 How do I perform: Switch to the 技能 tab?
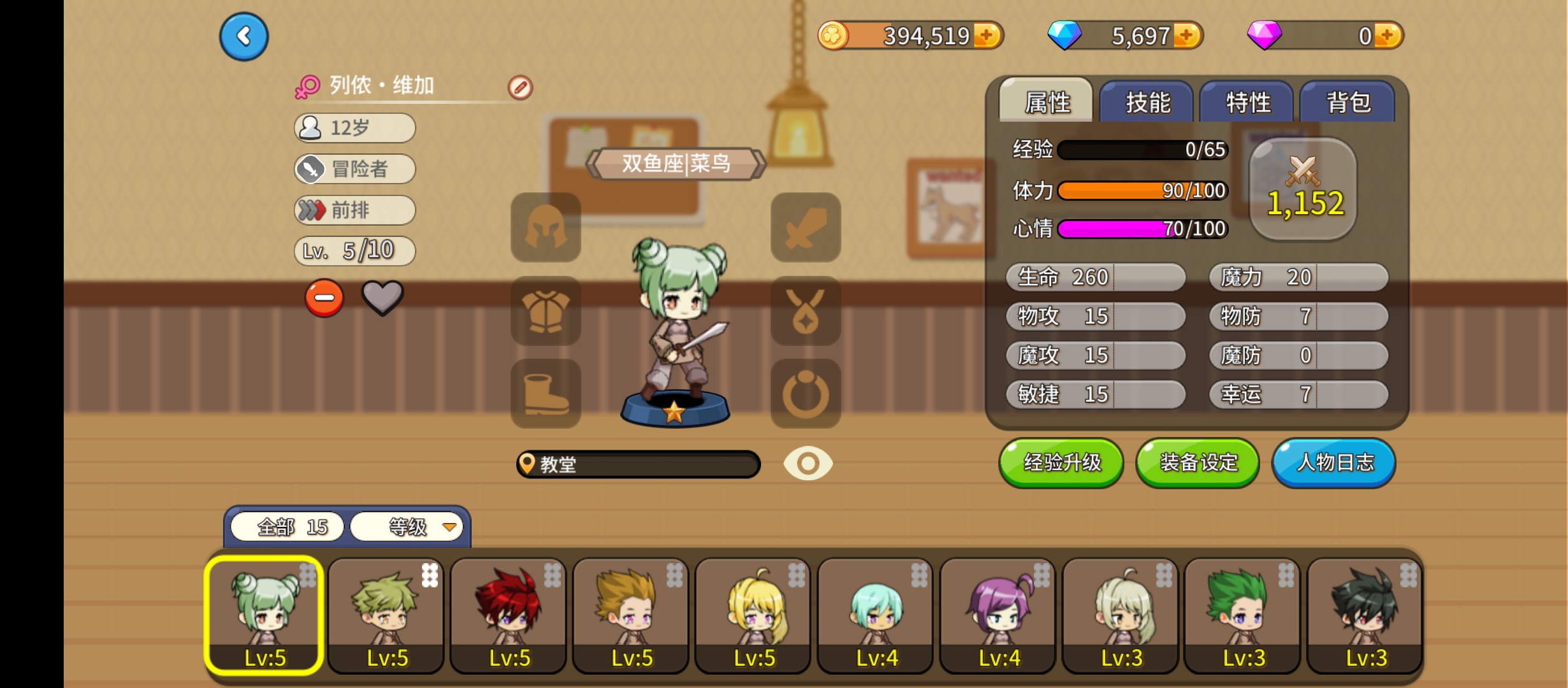[1147, 102]
